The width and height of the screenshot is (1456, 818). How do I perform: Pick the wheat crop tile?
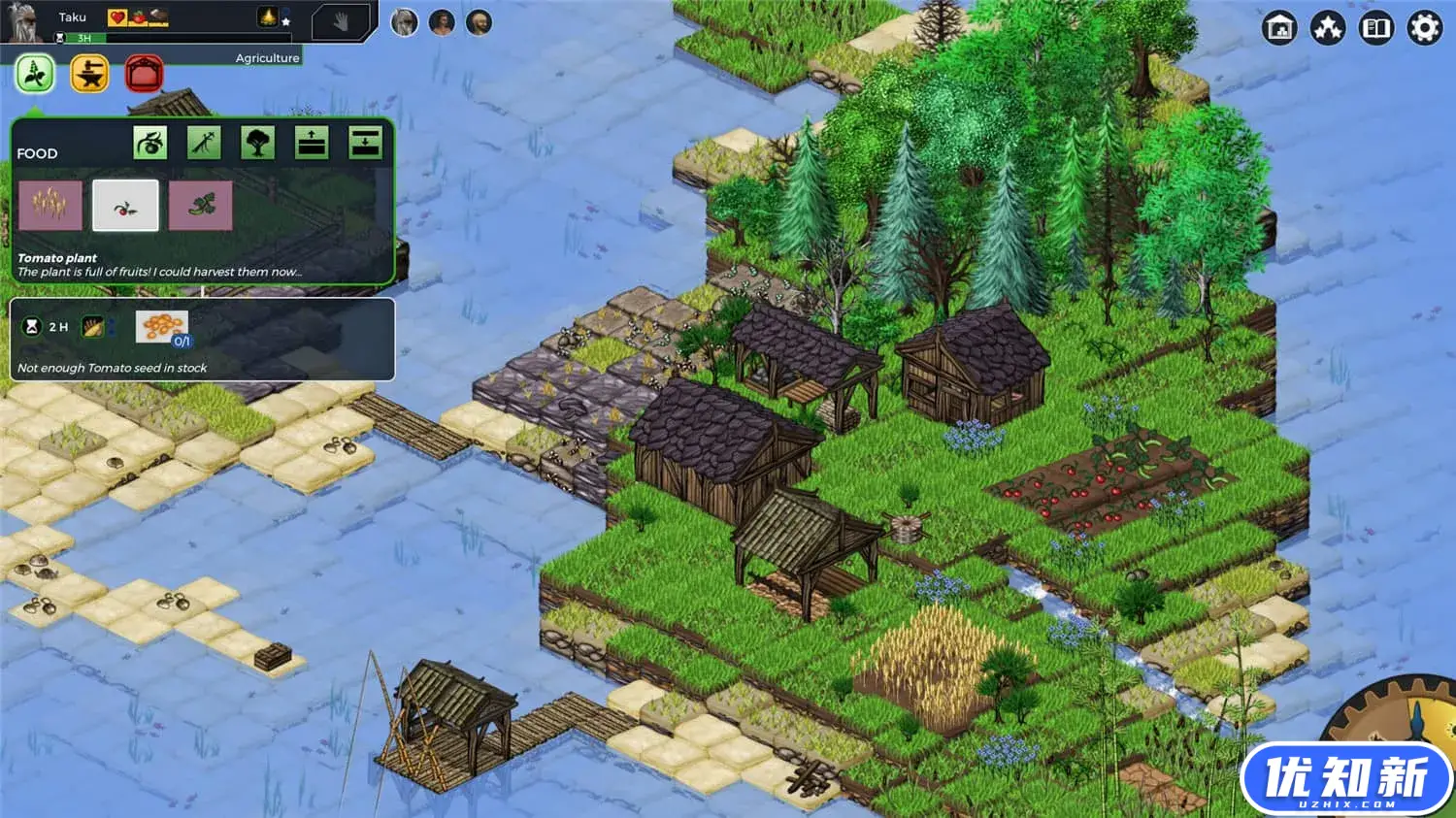pyautogui.click(x=50, y=205)
